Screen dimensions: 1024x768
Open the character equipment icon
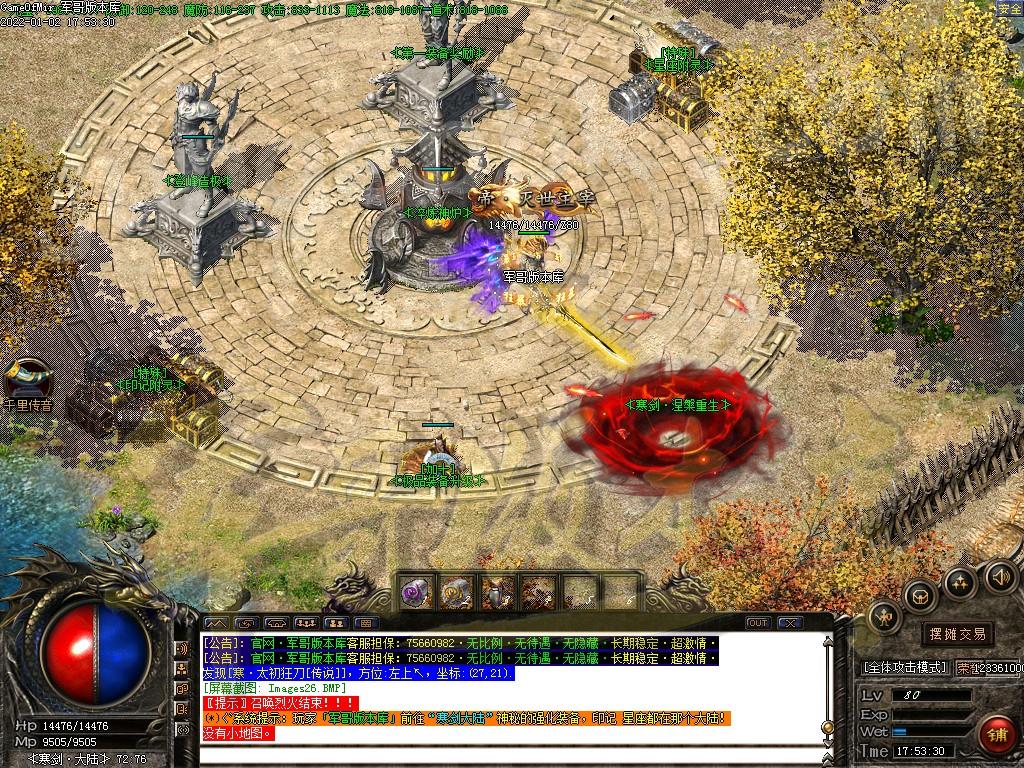(x=884, y=616)
